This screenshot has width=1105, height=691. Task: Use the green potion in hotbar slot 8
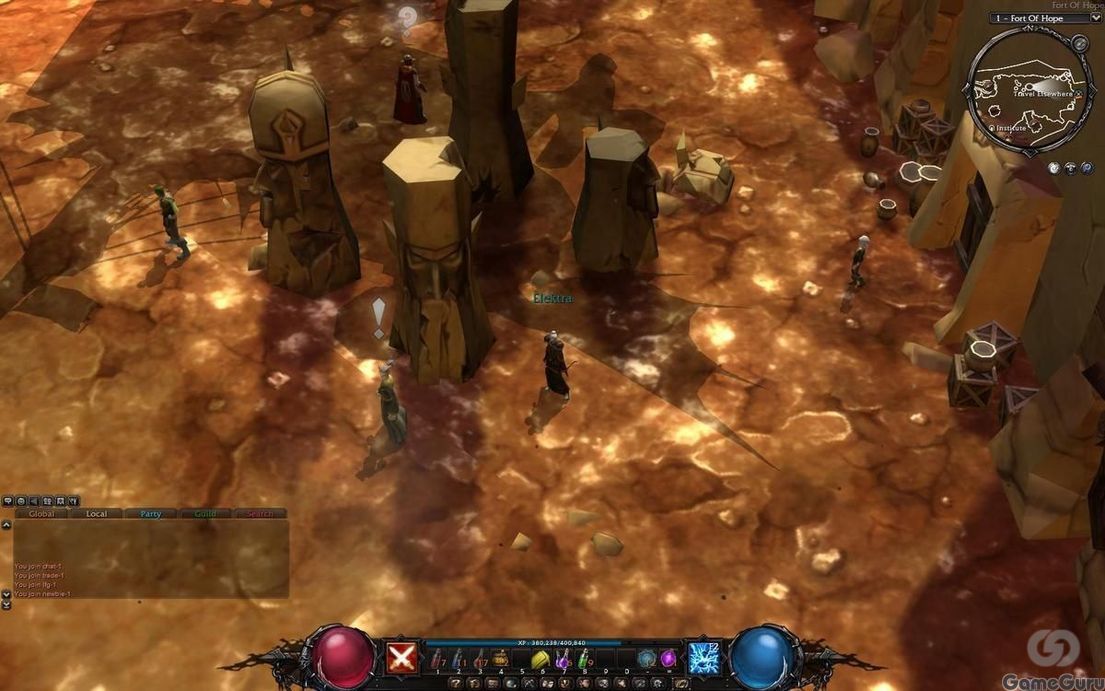click(585, 659)
